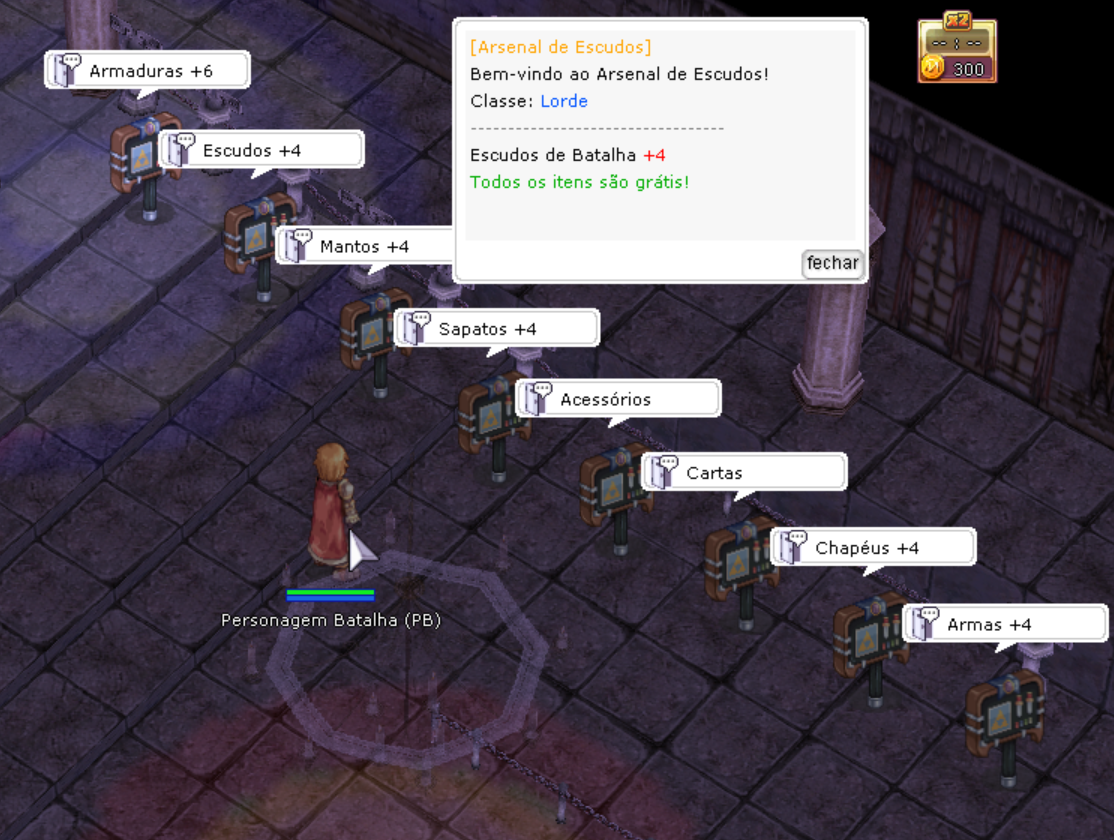
Task: Close the Arsenal de Escudos dialog with fechar
Action: pyautogui.click(x=832, y=263)
